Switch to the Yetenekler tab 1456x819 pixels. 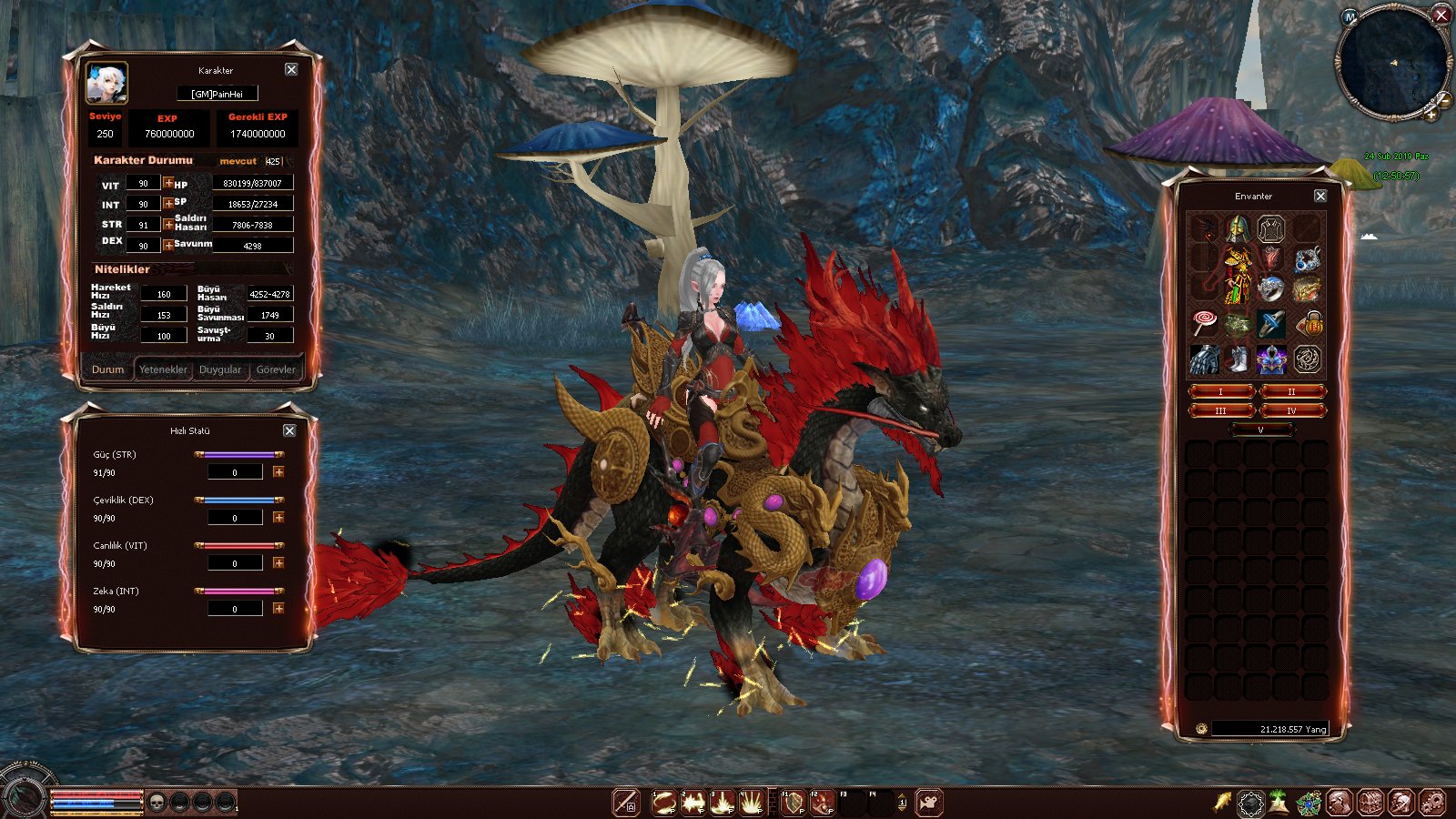pos(163,369)
